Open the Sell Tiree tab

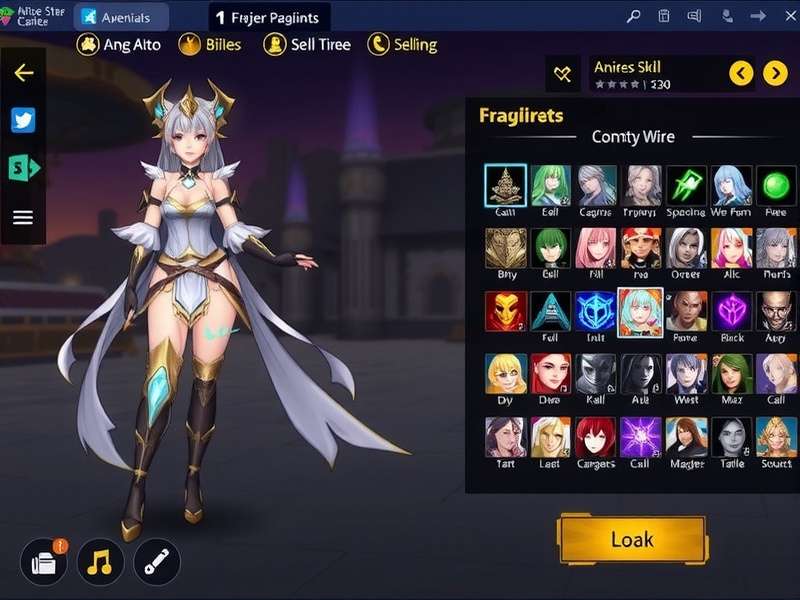(306, 44)
